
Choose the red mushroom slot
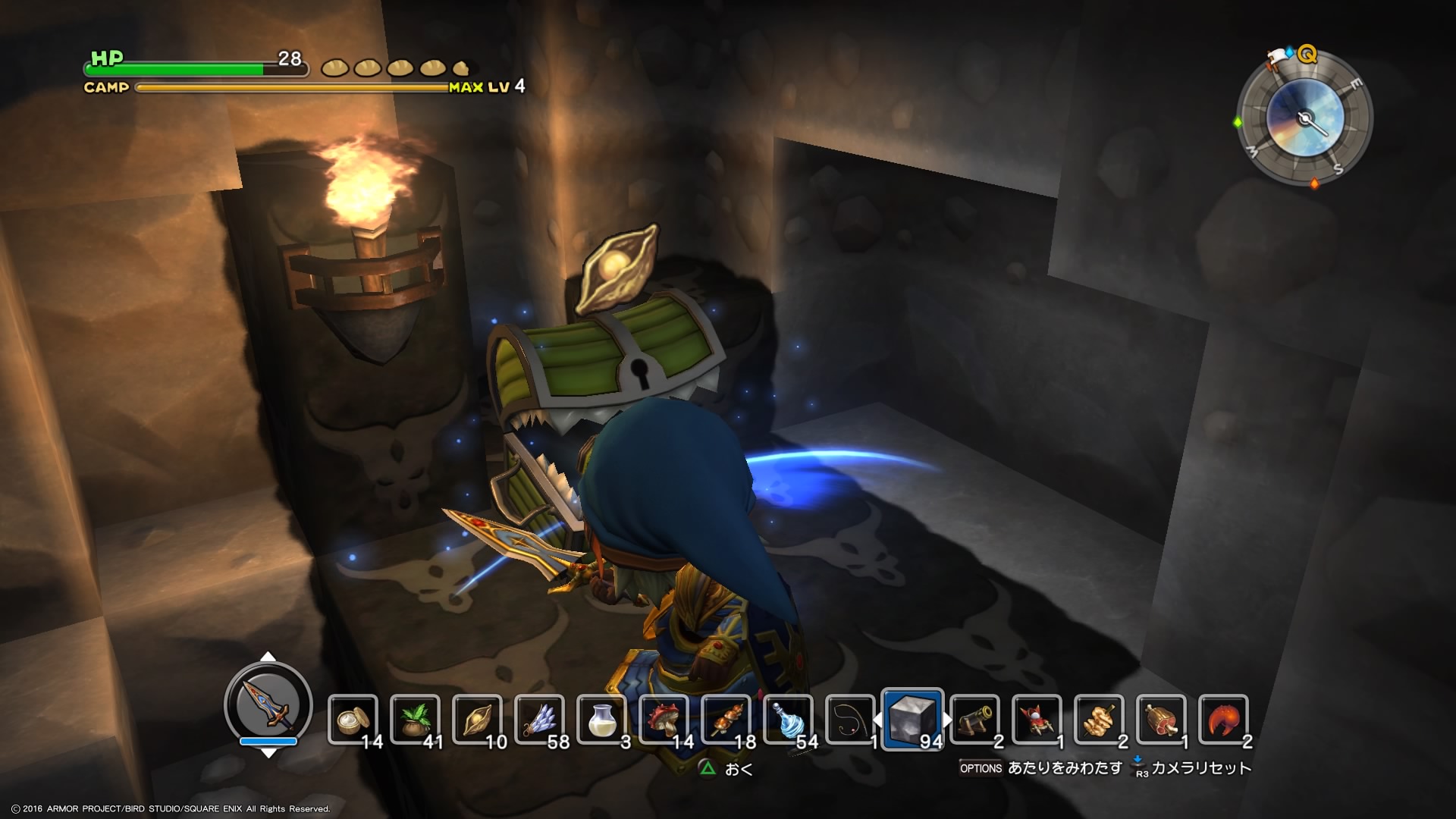(x=664, y=720)
